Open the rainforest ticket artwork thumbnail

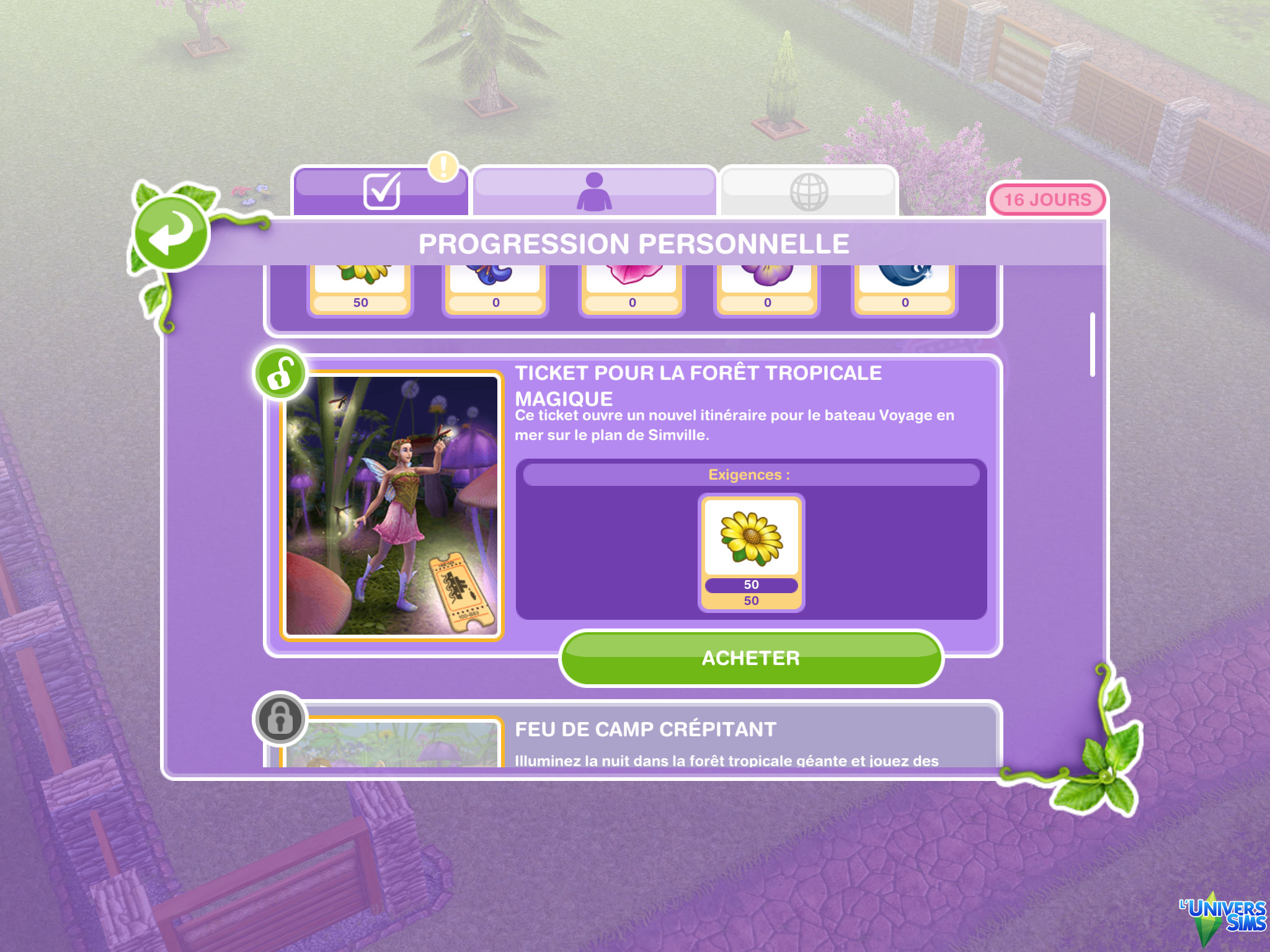392,505
